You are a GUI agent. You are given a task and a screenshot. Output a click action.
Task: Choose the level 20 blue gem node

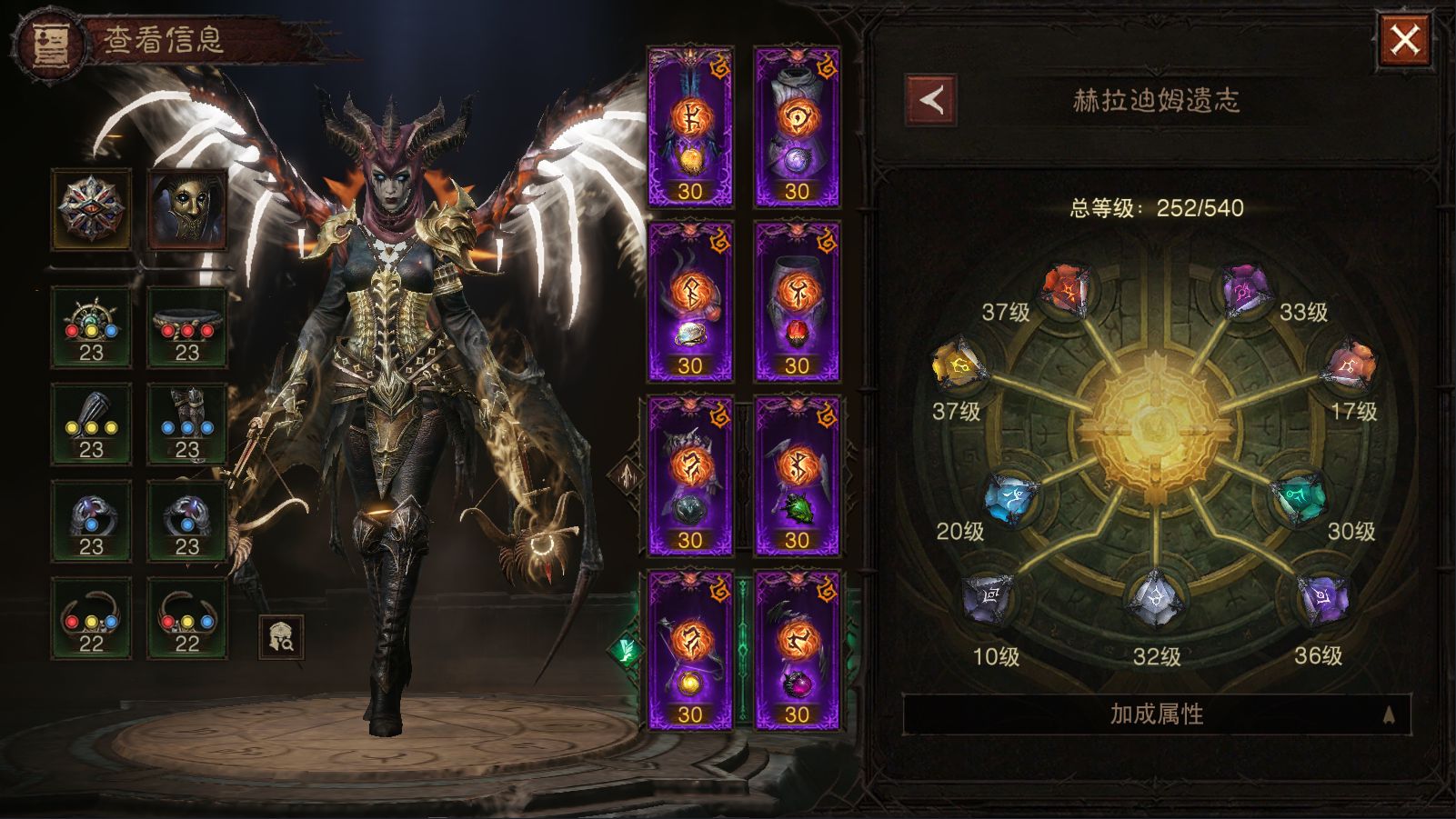(1012, 497)
